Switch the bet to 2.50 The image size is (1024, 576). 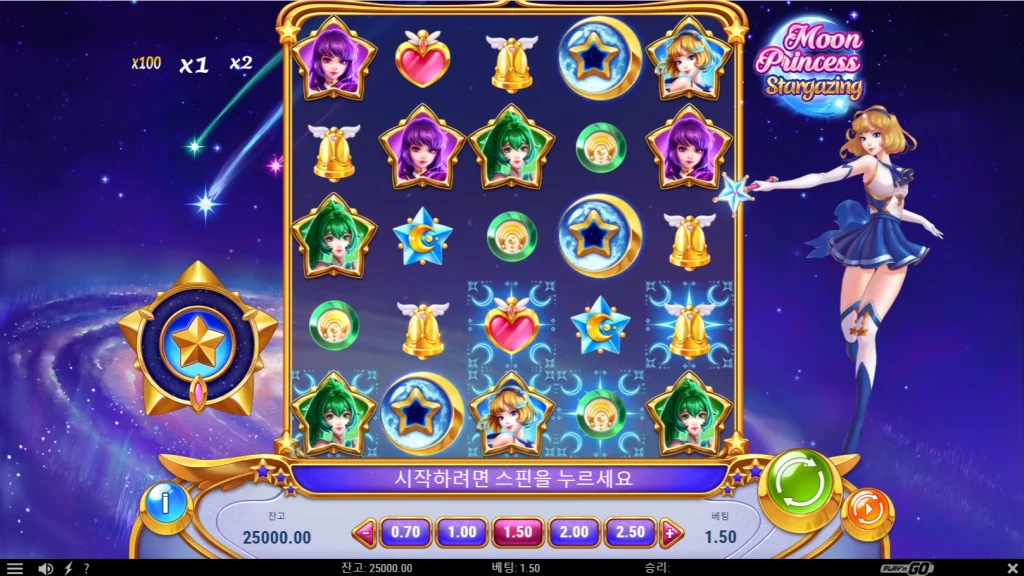pyautogui.click(x=630, y=533)
